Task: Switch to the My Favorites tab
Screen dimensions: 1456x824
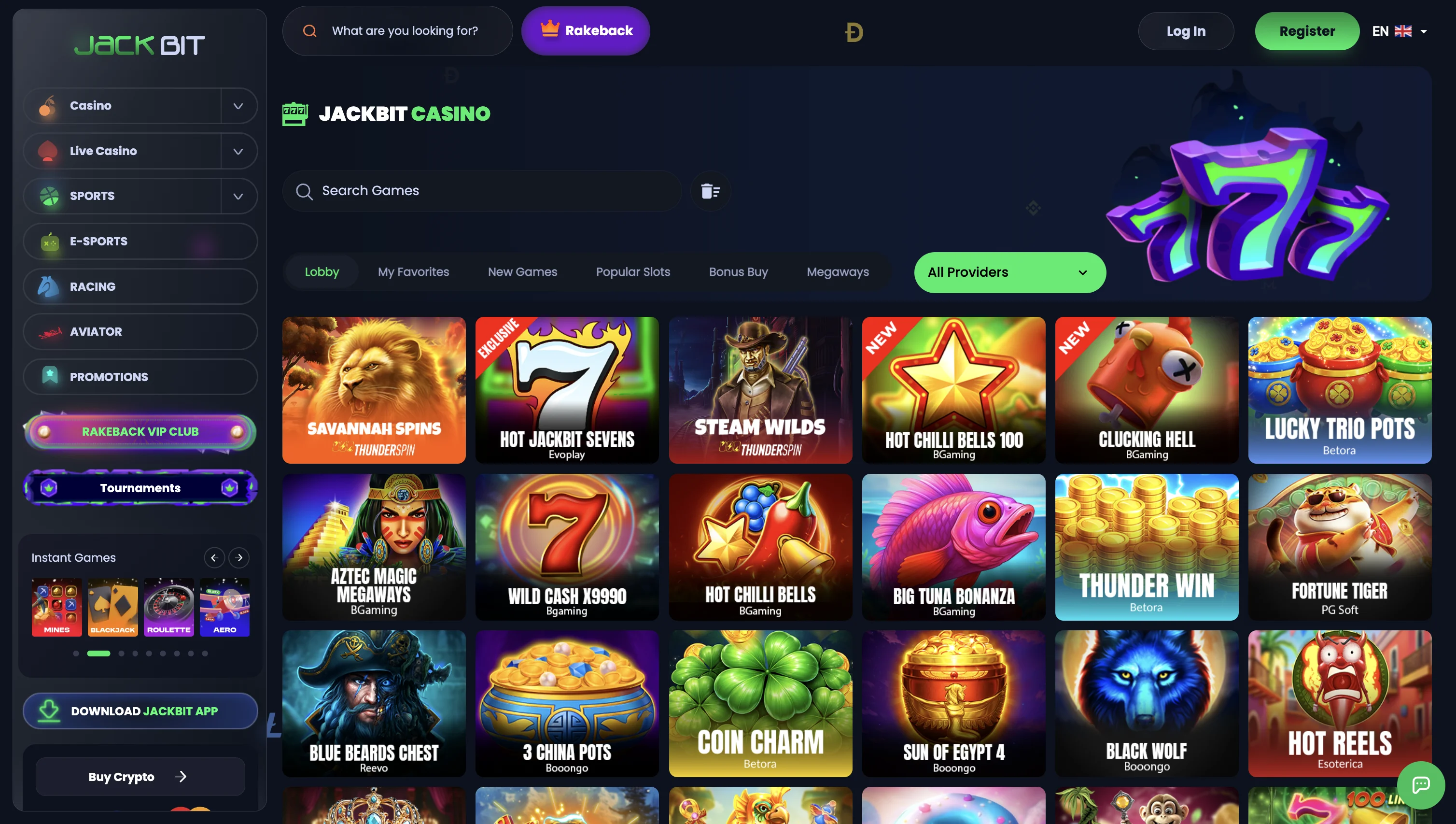Action: coord(413,271)
